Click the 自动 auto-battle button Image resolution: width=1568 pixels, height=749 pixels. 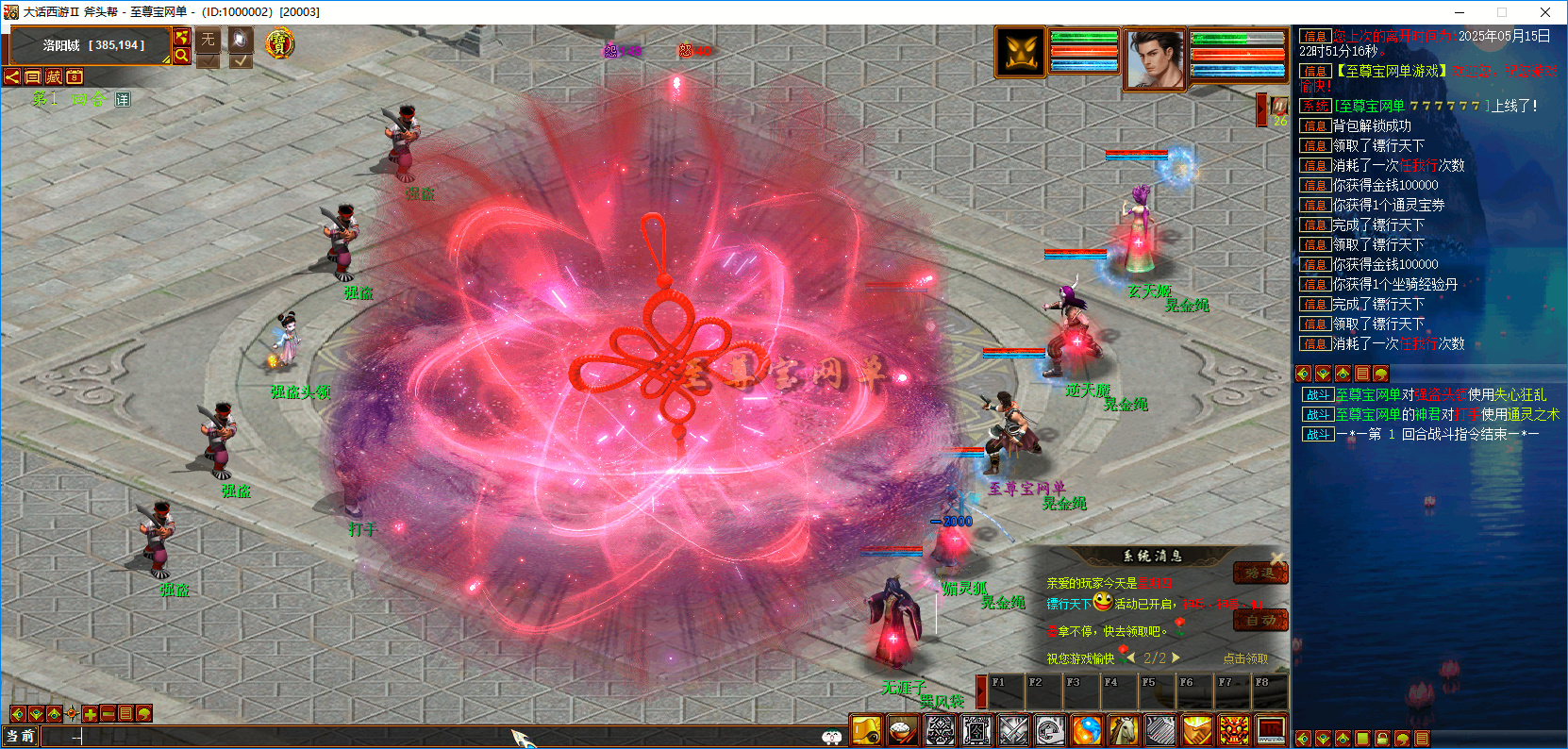[1260, 620]
